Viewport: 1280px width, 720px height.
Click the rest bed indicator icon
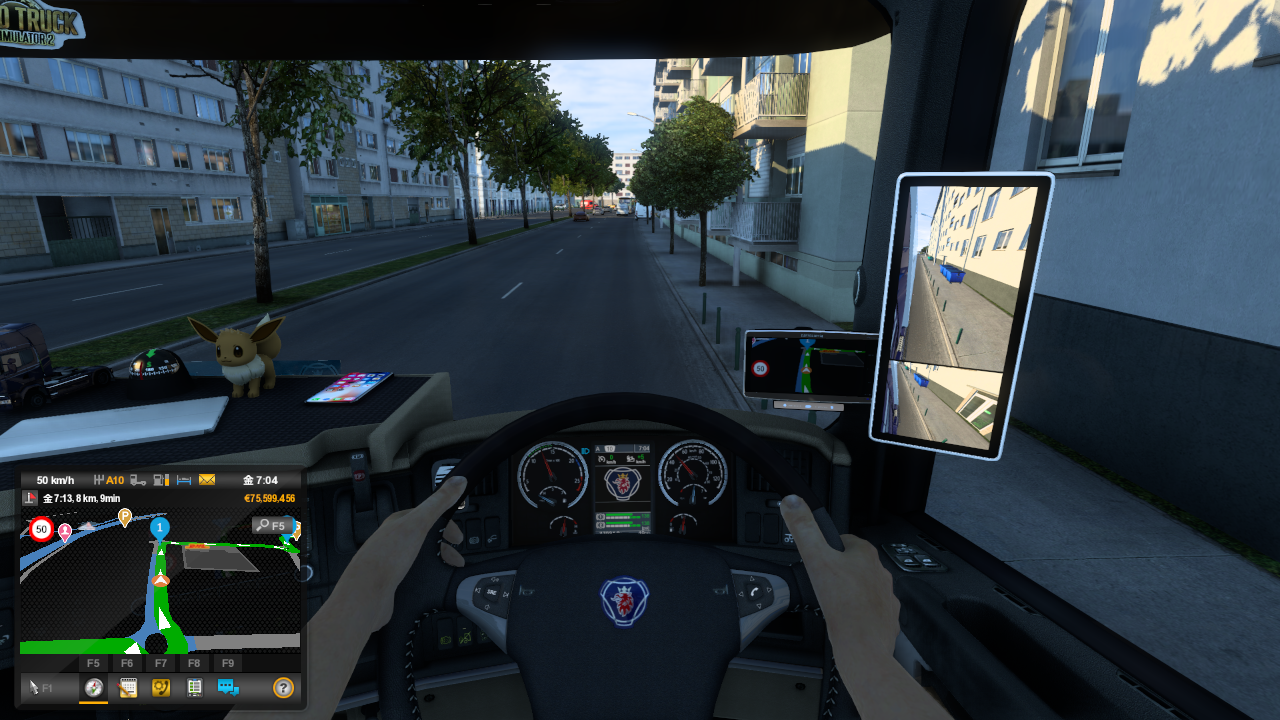point(184,480)
